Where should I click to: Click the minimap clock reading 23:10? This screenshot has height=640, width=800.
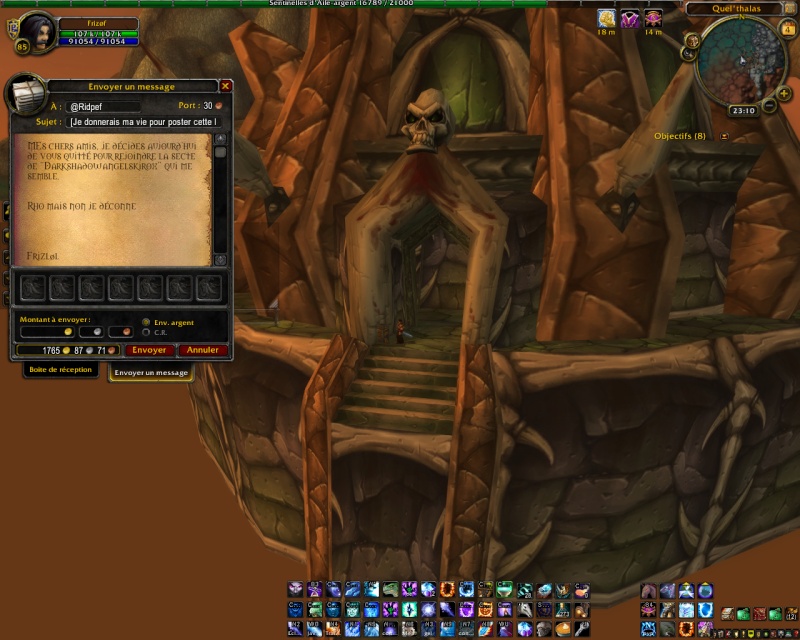tap(743, 111)
